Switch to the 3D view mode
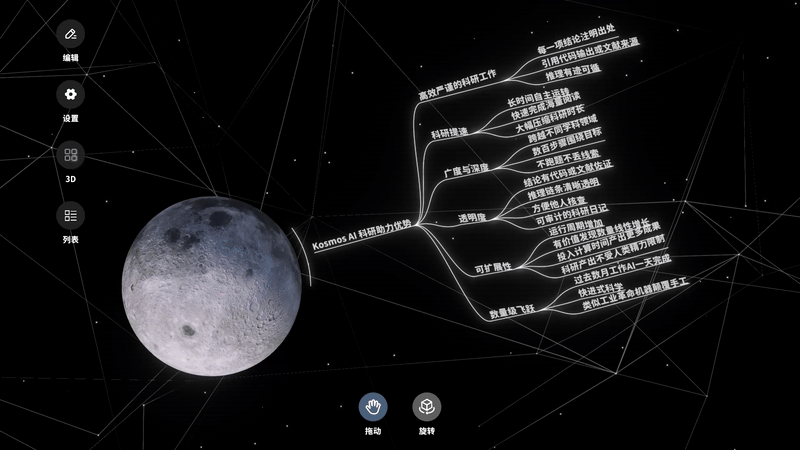Screen dimensions: 800x450 coord(70,155)
